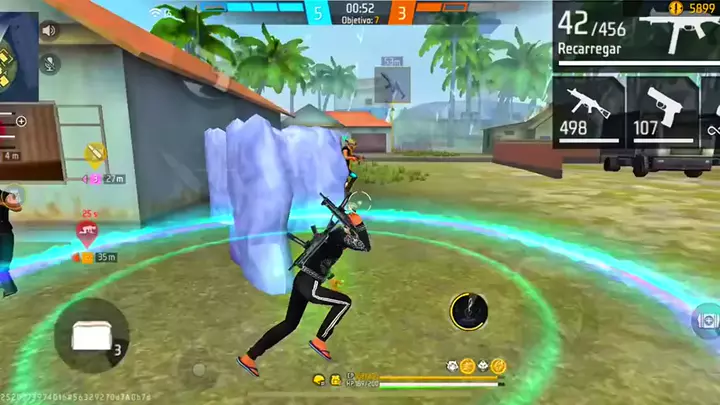
Task: Toggle the speaker sound icon
Action: [48, 30]
